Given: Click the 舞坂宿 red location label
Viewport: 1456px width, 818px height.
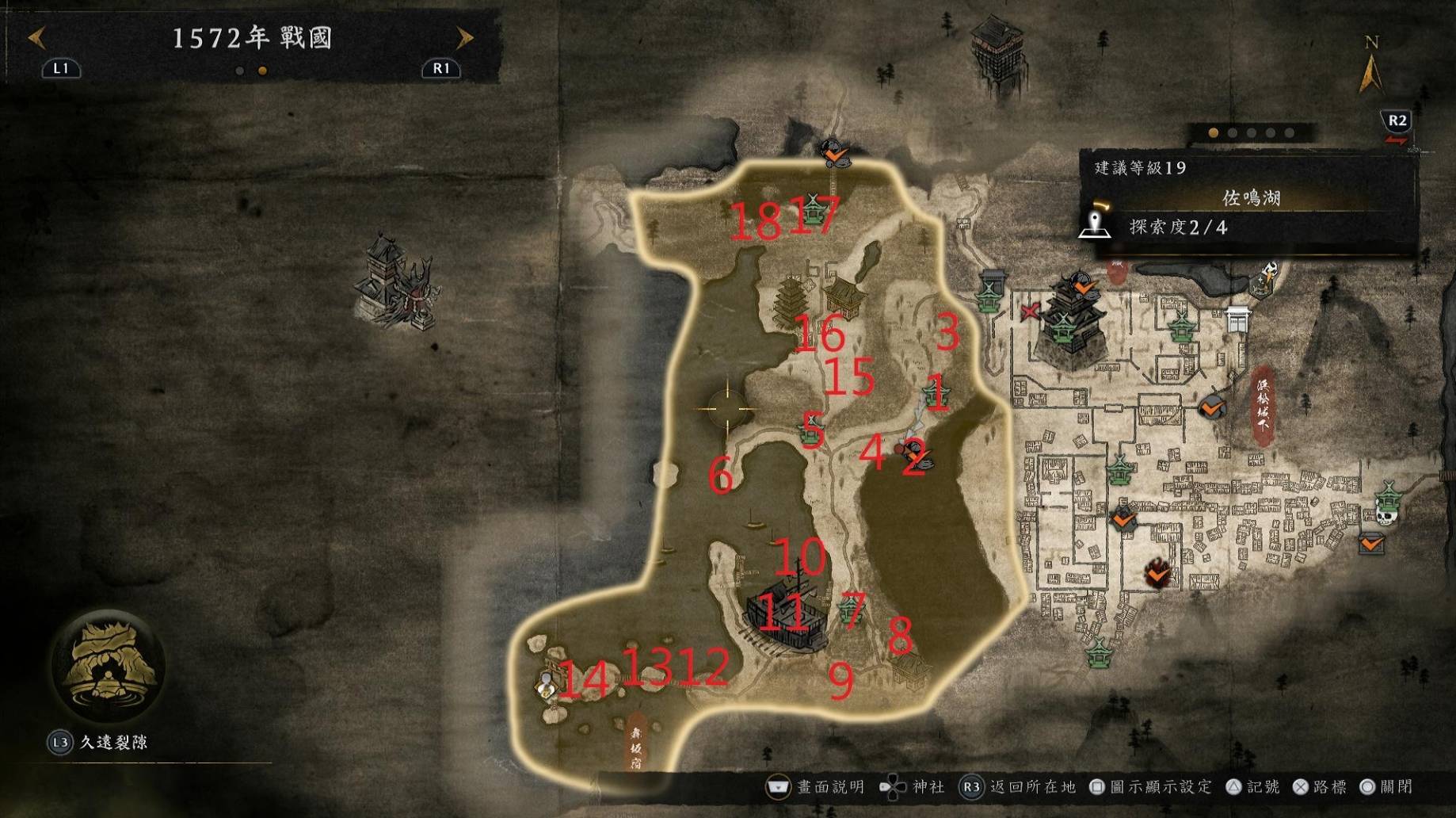Looking at the screenshot, I should click(636, 743).
